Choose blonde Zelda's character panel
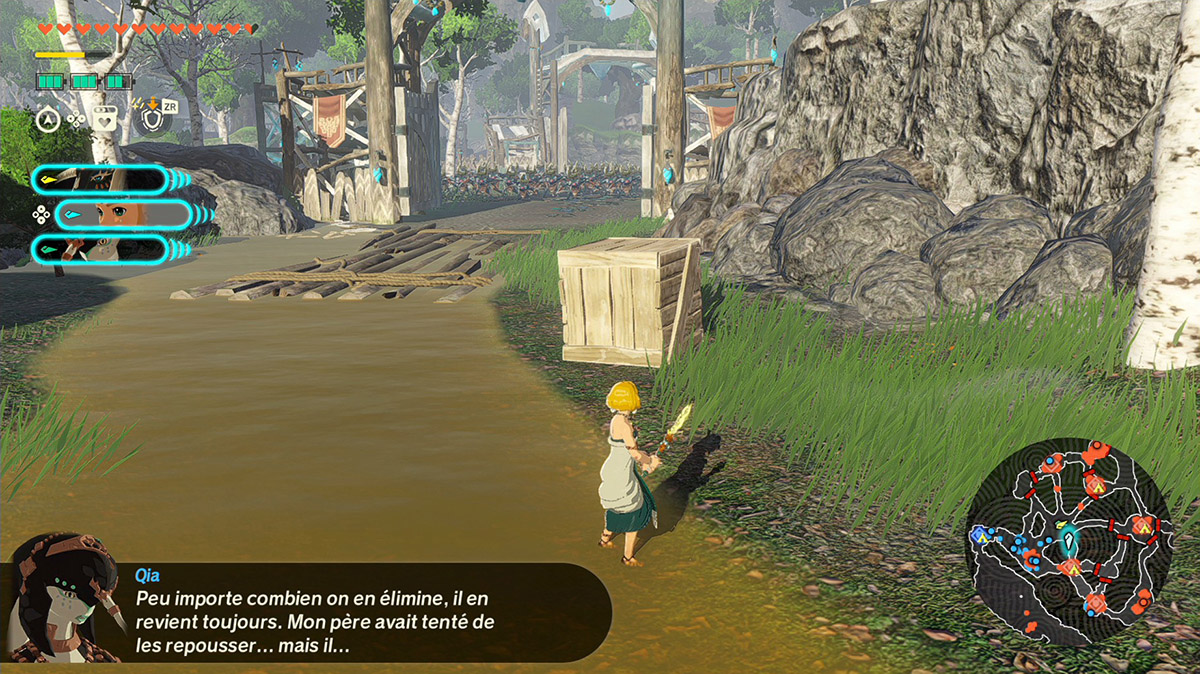The height and width of the screenshot is (674, 1200). [124, 214]
